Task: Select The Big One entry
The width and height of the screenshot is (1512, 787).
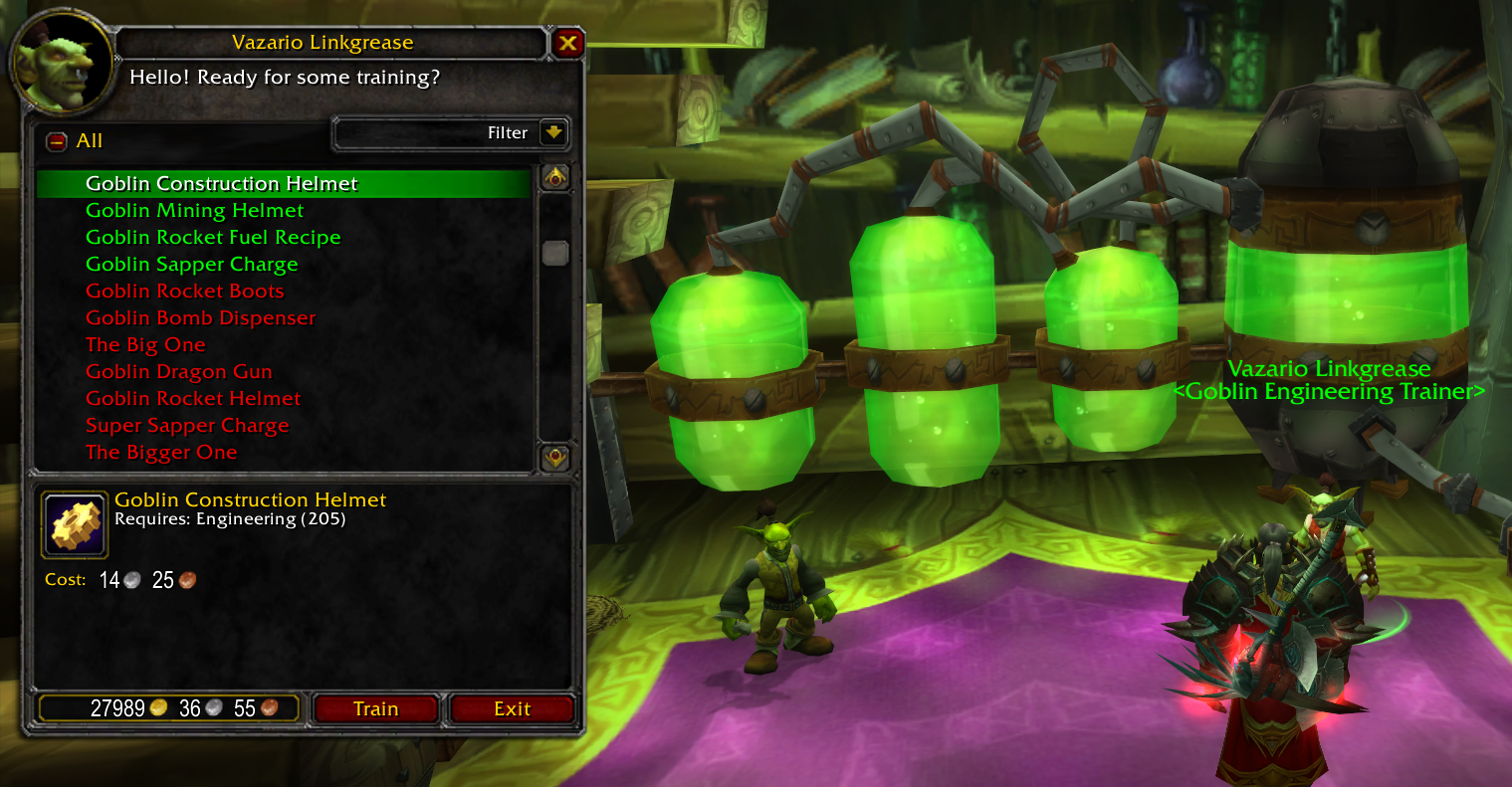Action: pos(145,344)
